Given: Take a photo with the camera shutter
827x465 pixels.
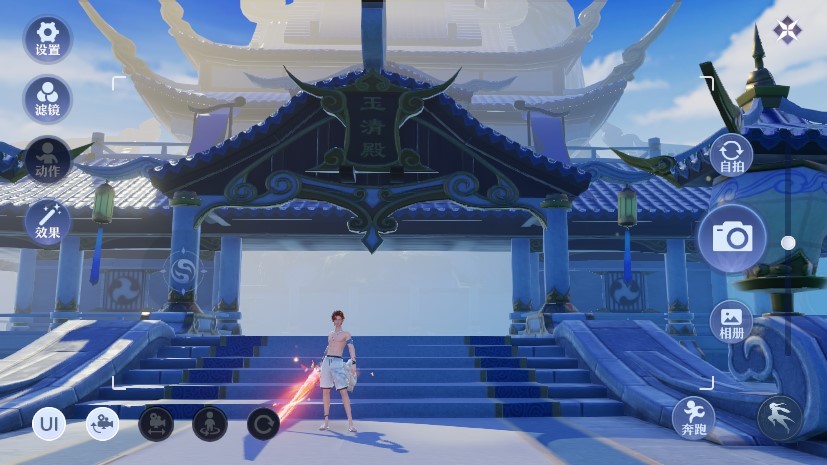Looking at the screenshot, I should coord(732,237).
